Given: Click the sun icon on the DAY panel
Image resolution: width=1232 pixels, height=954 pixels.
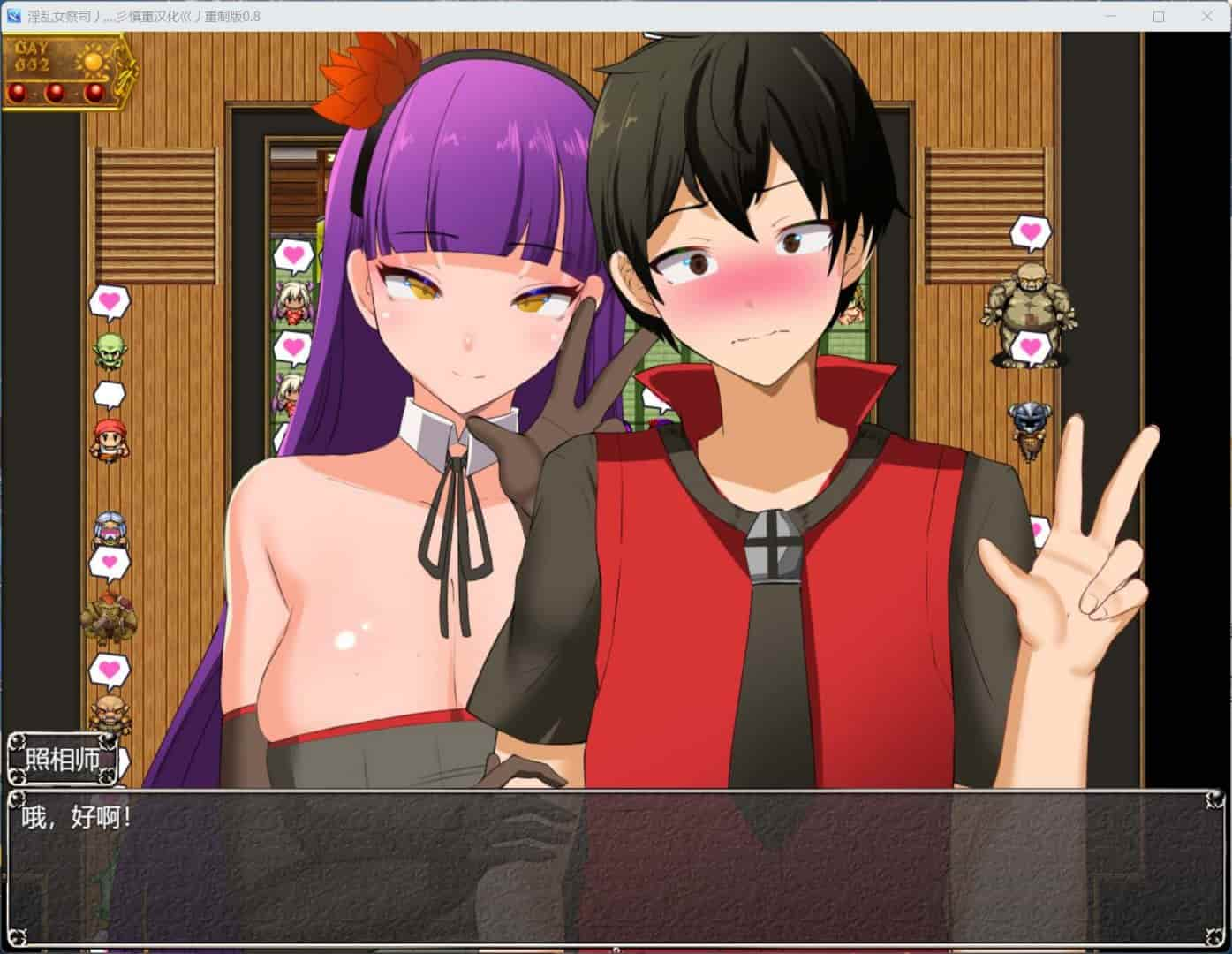Looking at the screenshot, I should pyautogui.click(x=91, y=62).
